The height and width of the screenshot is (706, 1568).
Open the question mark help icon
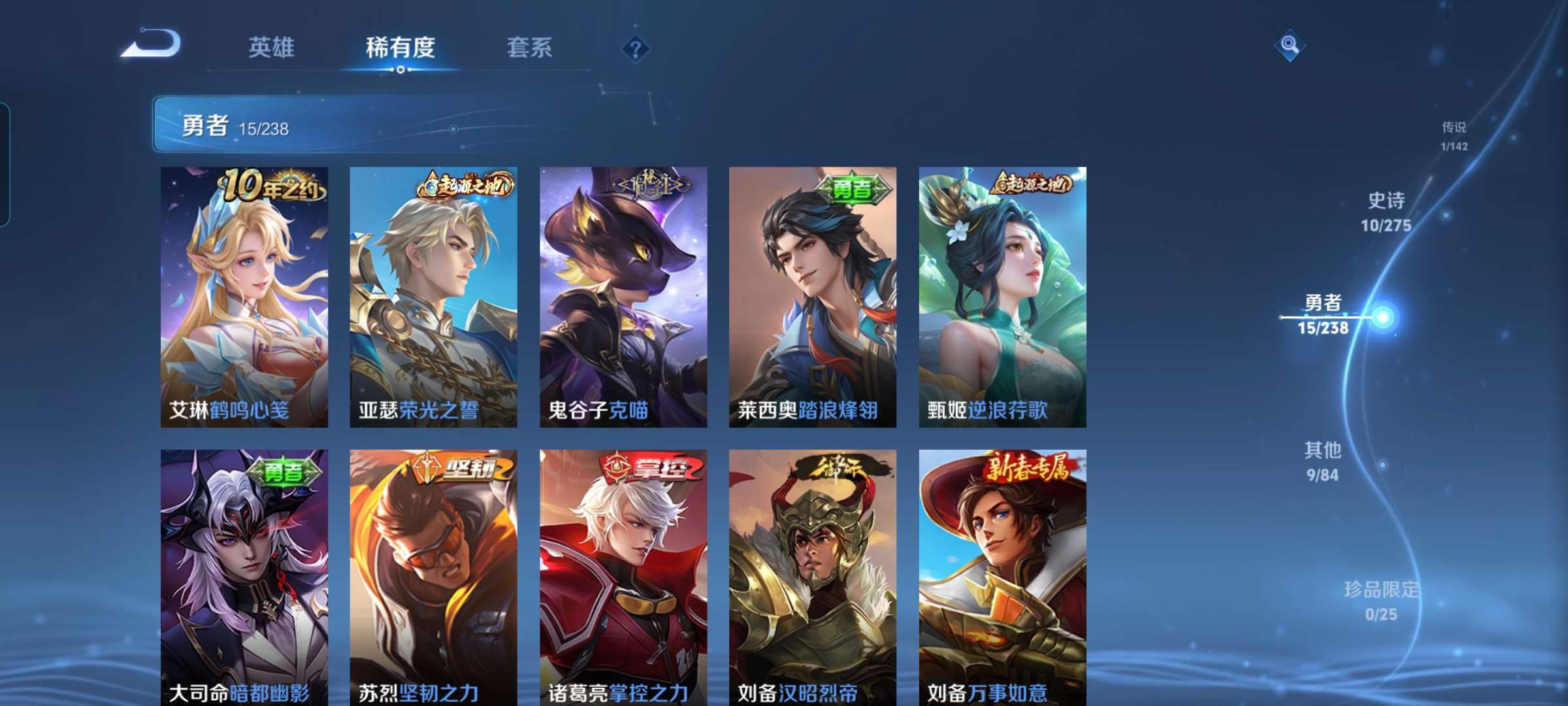tap(635, 49)
